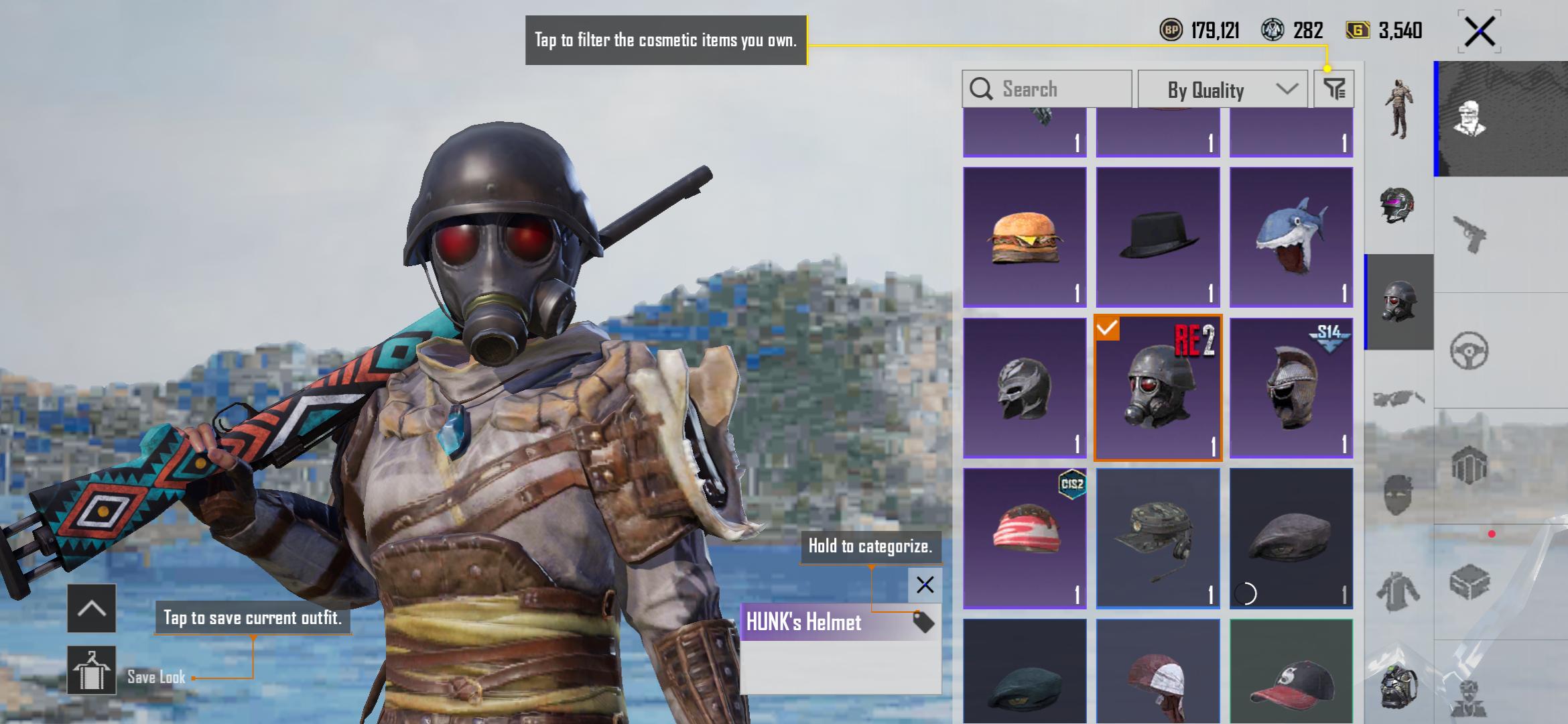Tap the Save Look hanger button
Image resolution: width=1568 pixels, height=724 pixels.
point(92,670)
